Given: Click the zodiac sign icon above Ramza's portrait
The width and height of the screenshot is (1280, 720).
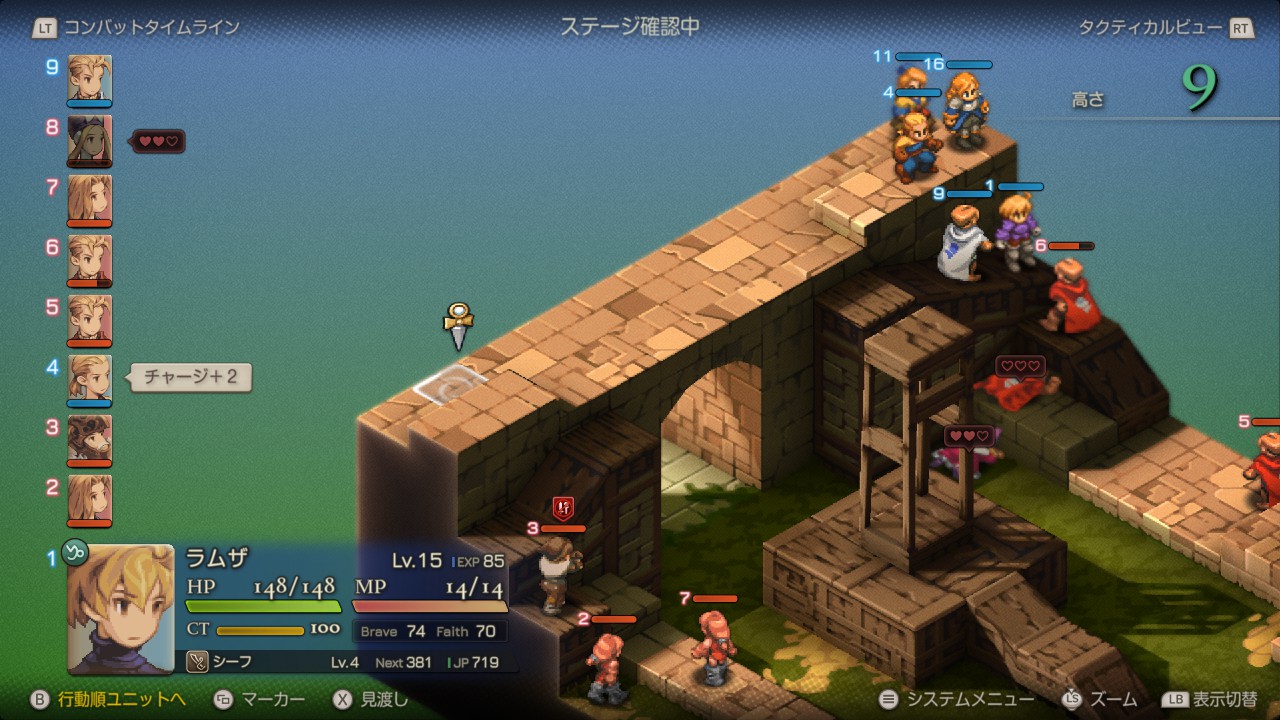Looking at the screenshot, I should [x=75, y=551].
